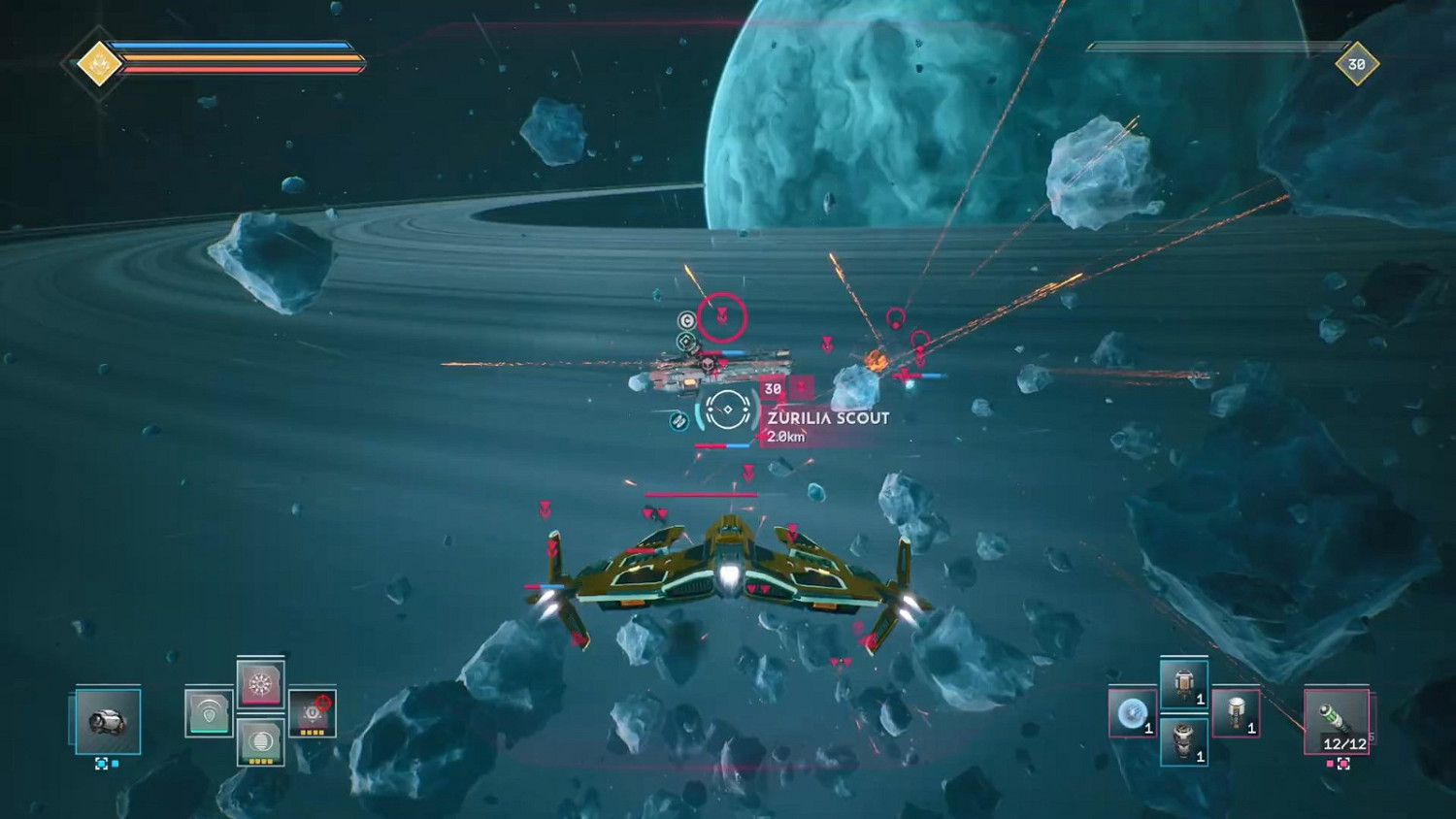The width and height of the screenshot is (1456, 819).
Task: Click the level 30 badge on target frame
Action: point(773,389)
